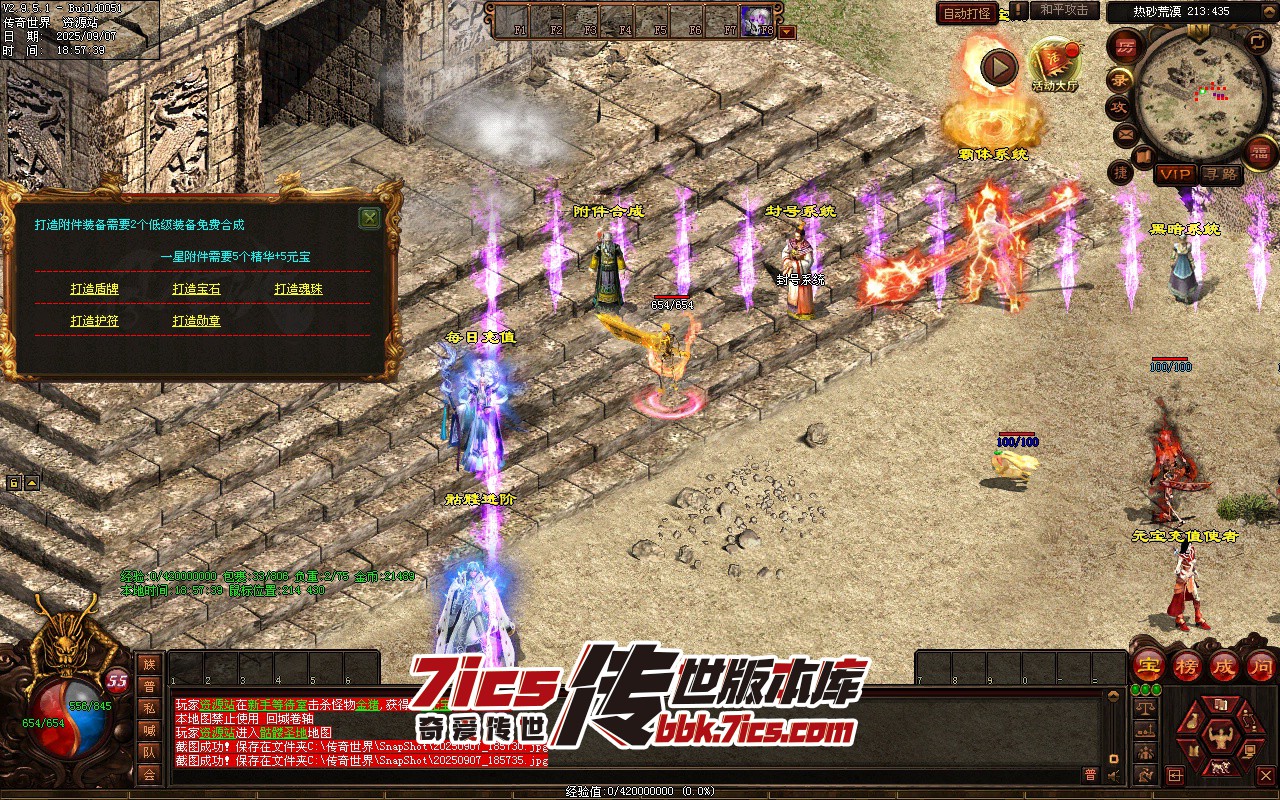Image resolution: width=1280 pixels, height=800 pixels.
Task: Select the 打造宝石 option
Action: (x=196, y=289)
